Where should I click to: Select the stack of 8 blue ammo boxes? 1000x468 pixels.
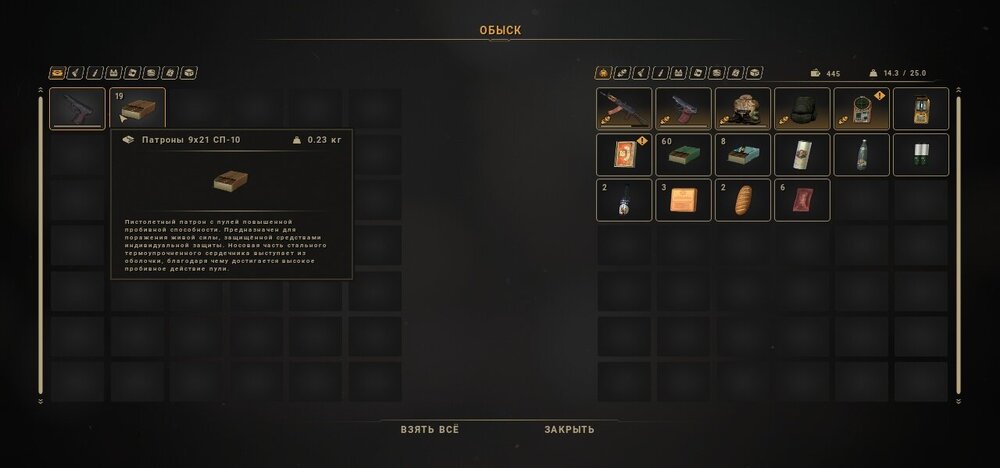(x=743, y=155)
